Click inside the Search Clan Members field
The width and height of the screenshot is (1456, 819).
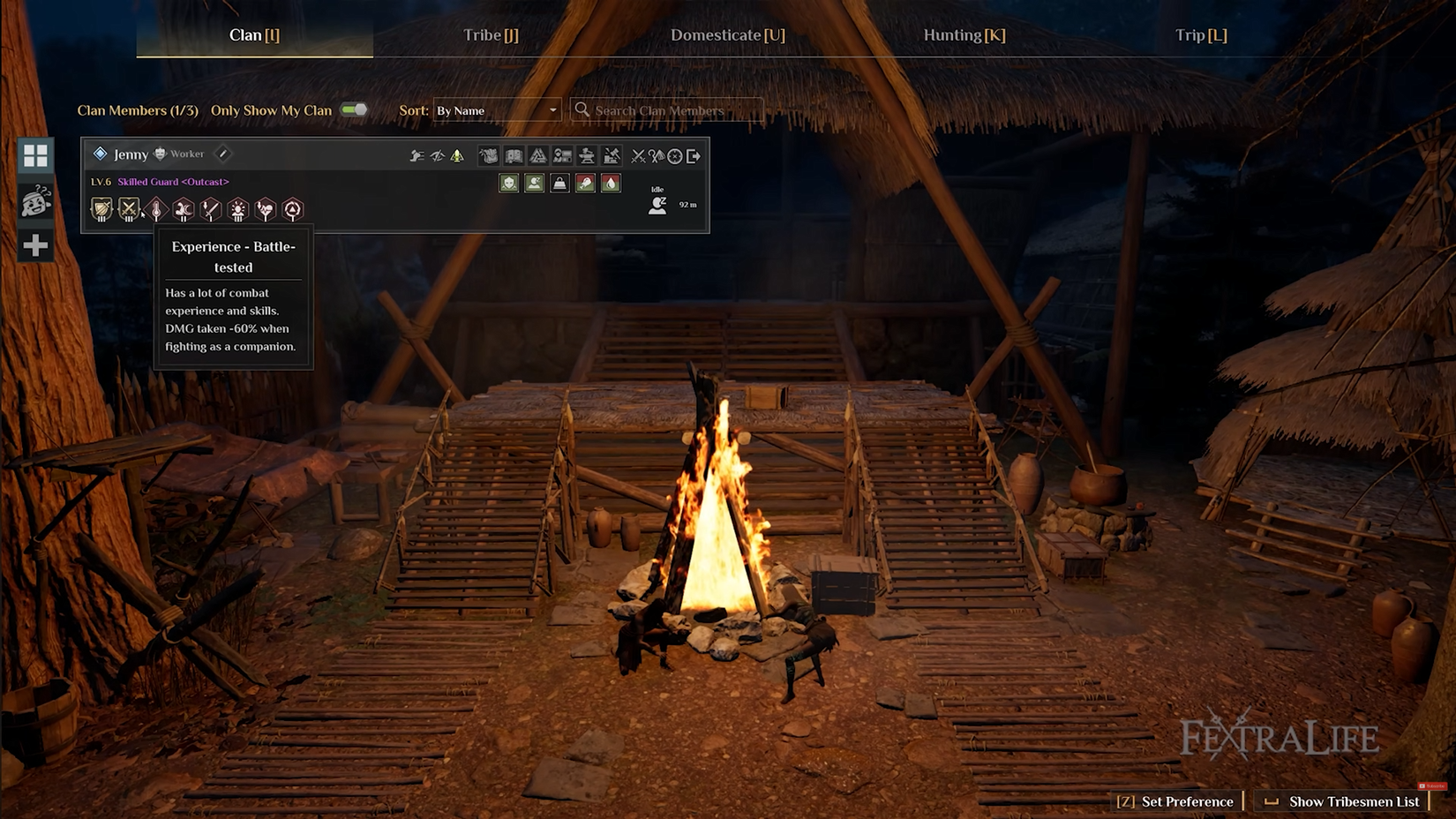click(666, 109)
